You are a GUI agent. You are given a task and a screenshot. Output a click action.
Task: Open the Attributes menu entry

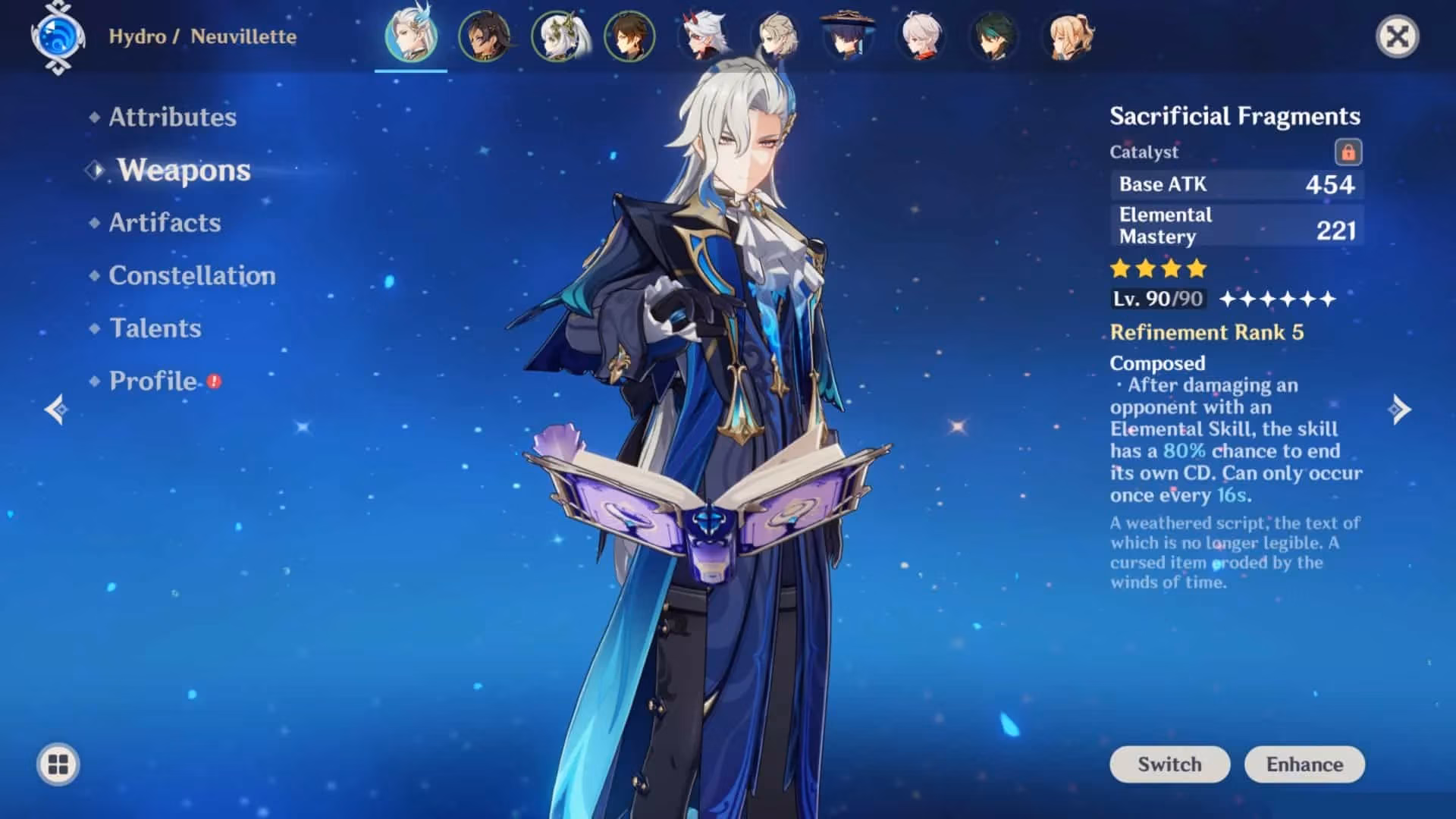172,117
